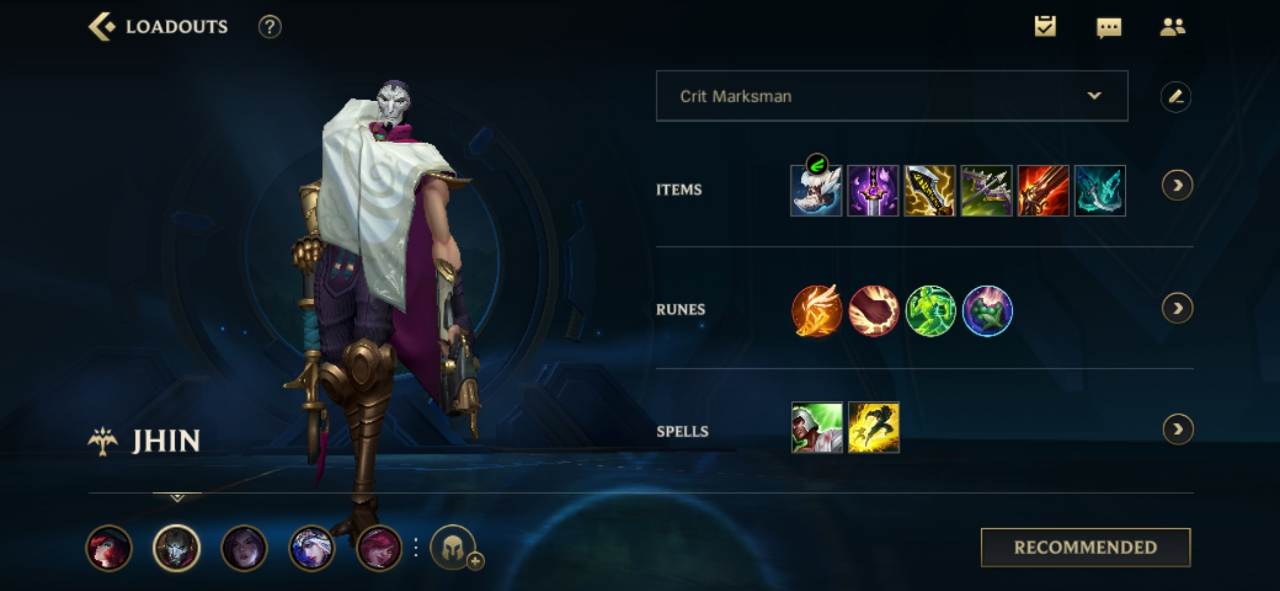Viewport: 1280px width, 591px height.
Task: Open the friends list icon
Action: (1172, 27)
